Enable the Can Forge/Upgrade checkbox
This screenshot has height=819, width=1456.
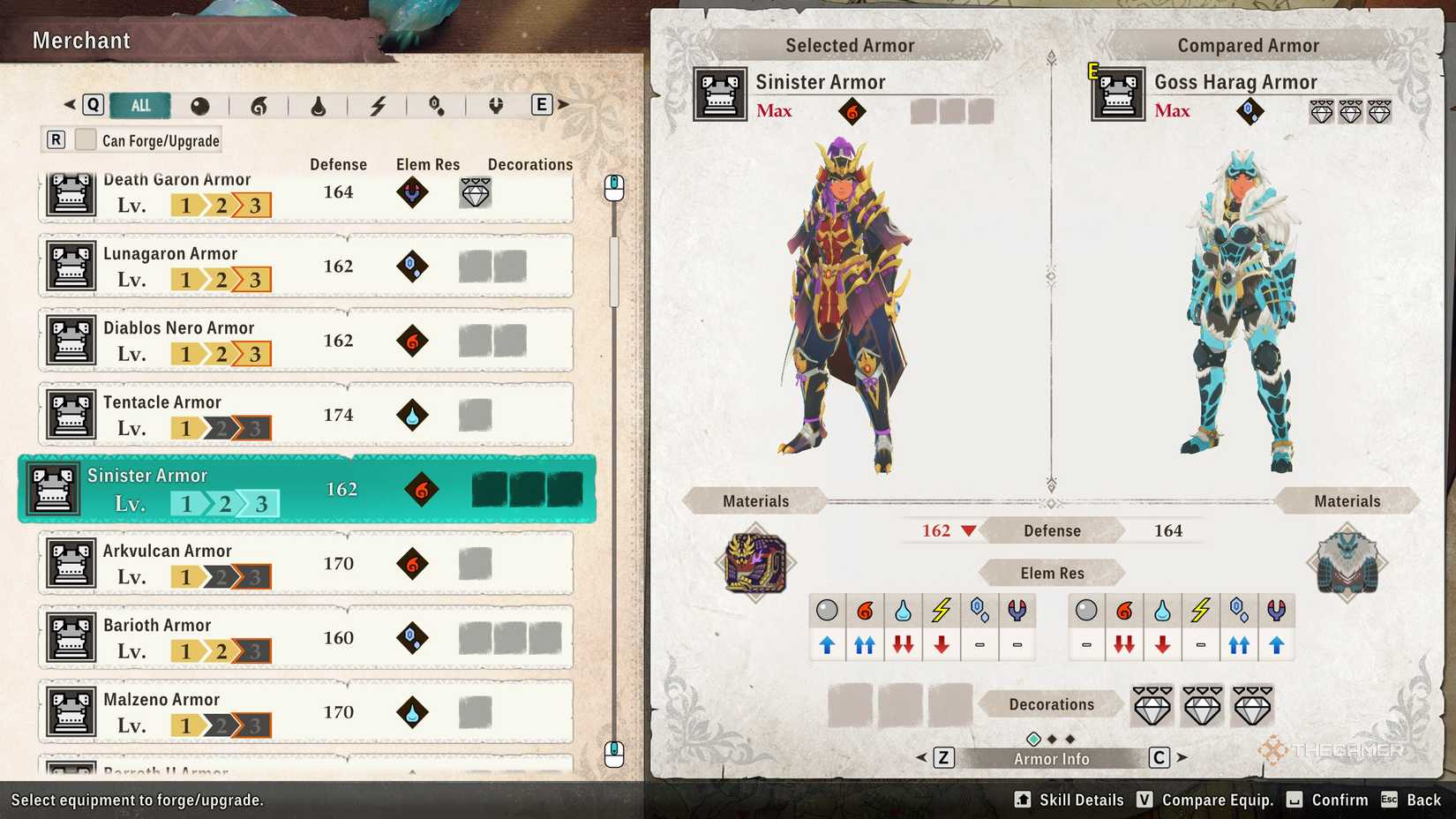pyautogui.click(x=85, y=139)
